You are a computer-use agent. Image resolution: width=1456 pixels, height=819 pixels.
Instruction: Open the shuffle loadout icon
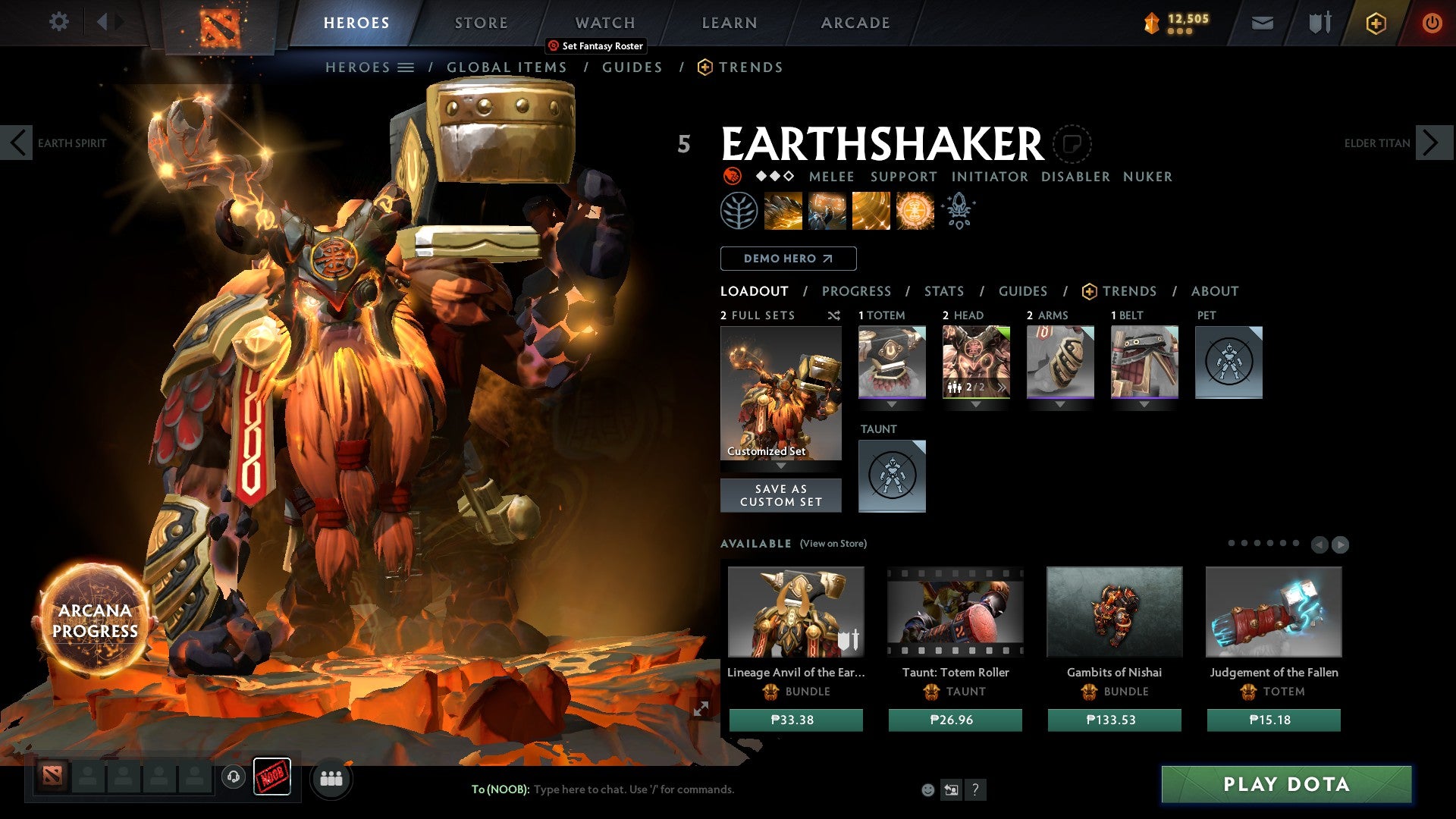[x=834, y=315]
